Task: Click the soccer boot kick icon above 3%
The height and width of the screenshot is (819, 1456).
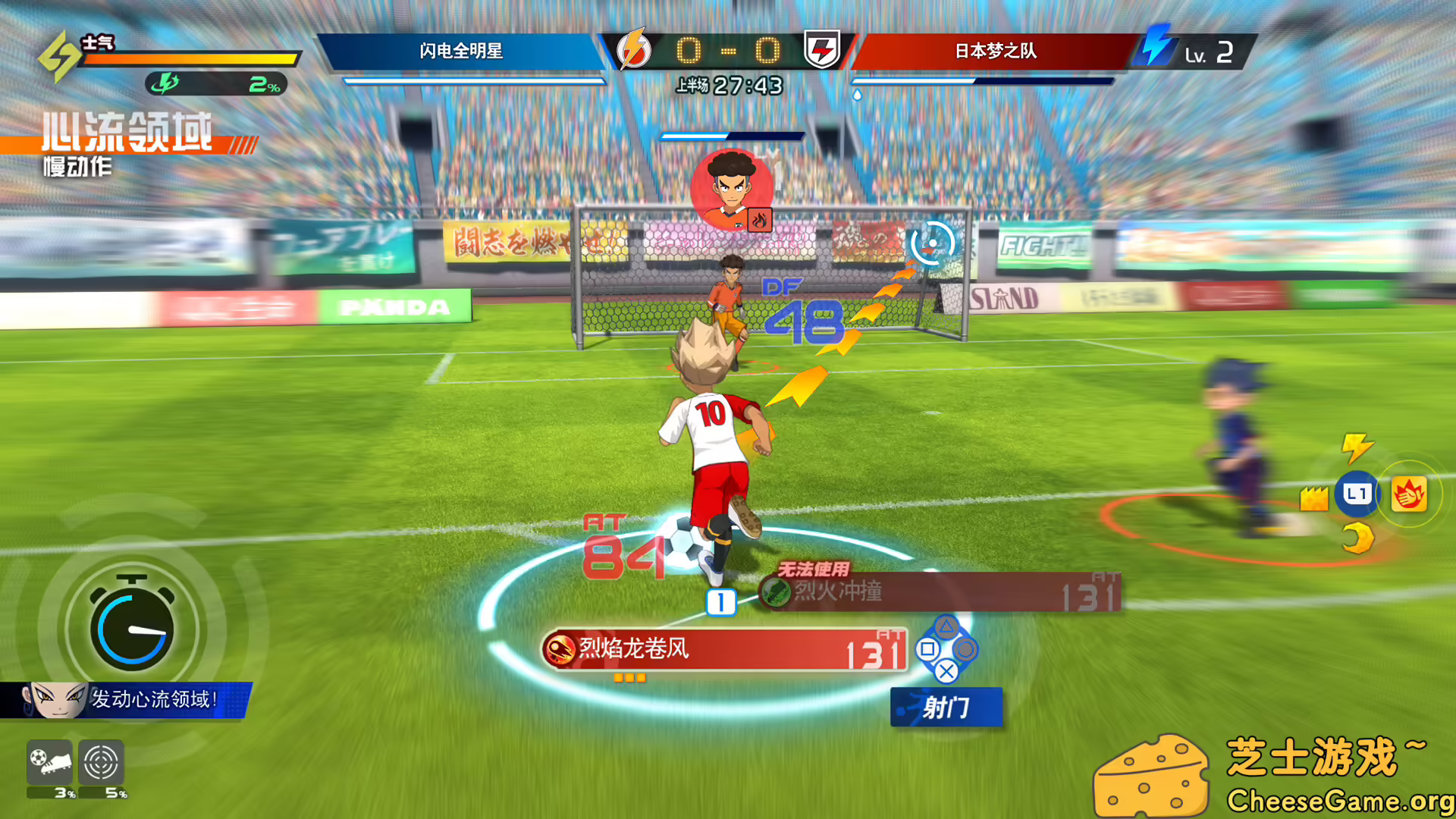Action: pos(52,762)
